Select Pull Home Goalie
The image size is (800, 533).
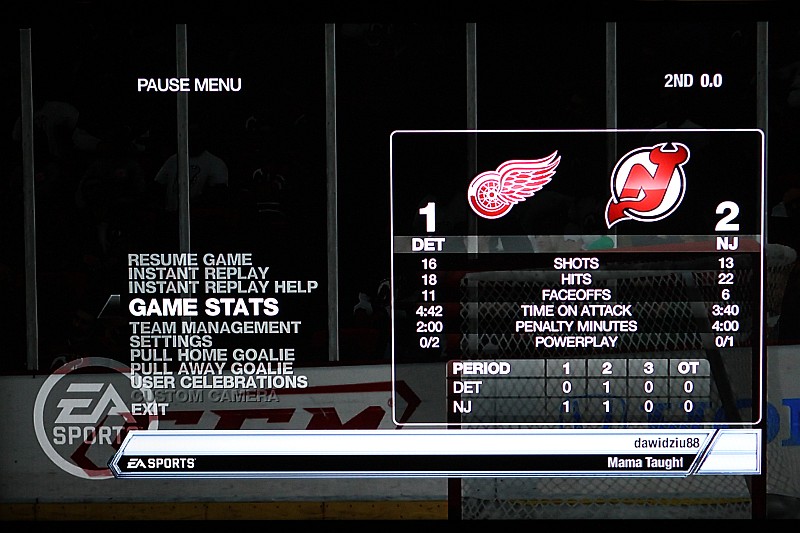click(x=212, y=355)
